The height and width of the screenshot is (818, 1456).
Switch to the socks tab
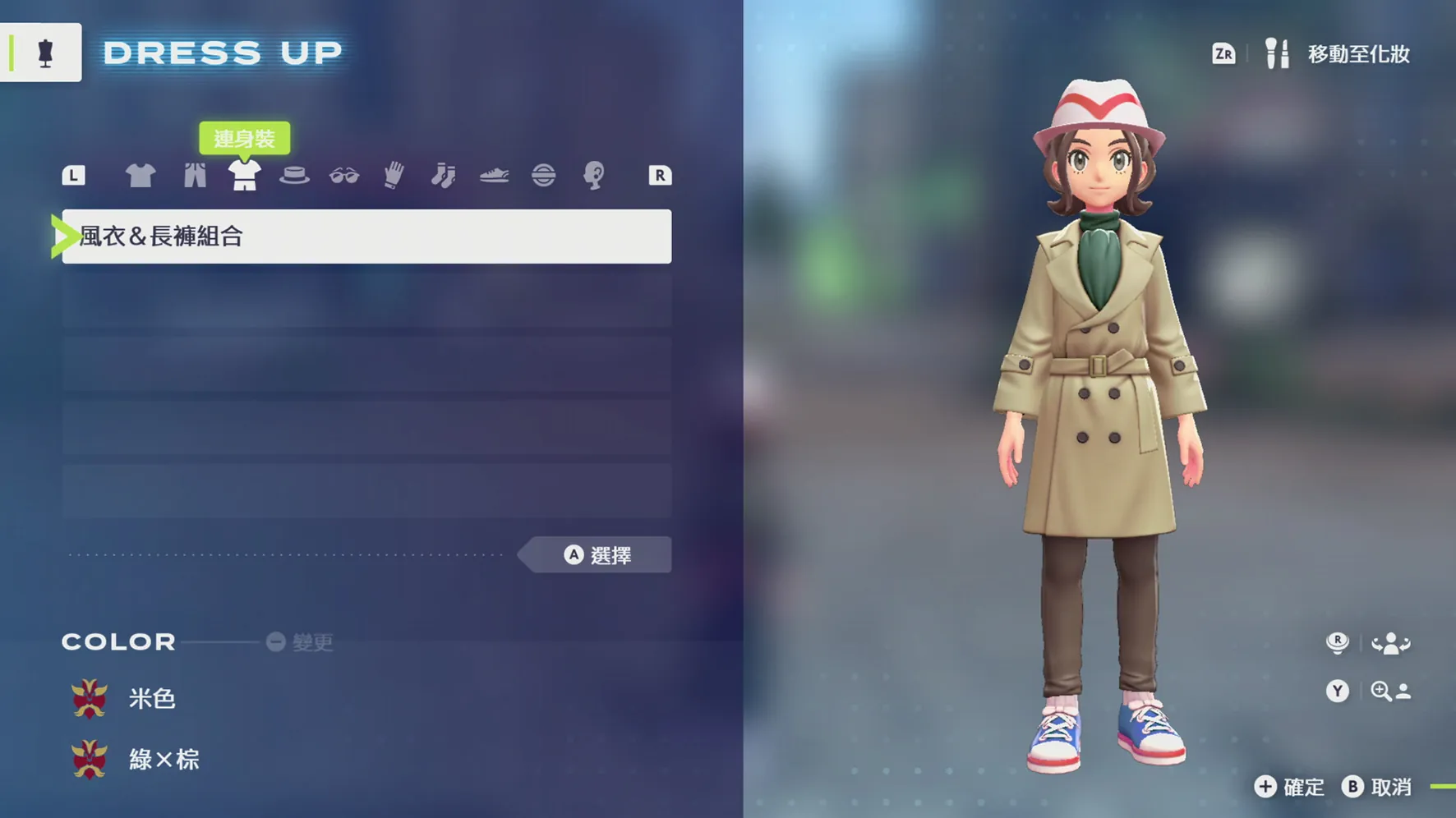pyautogui.click(x=444, y=175)
